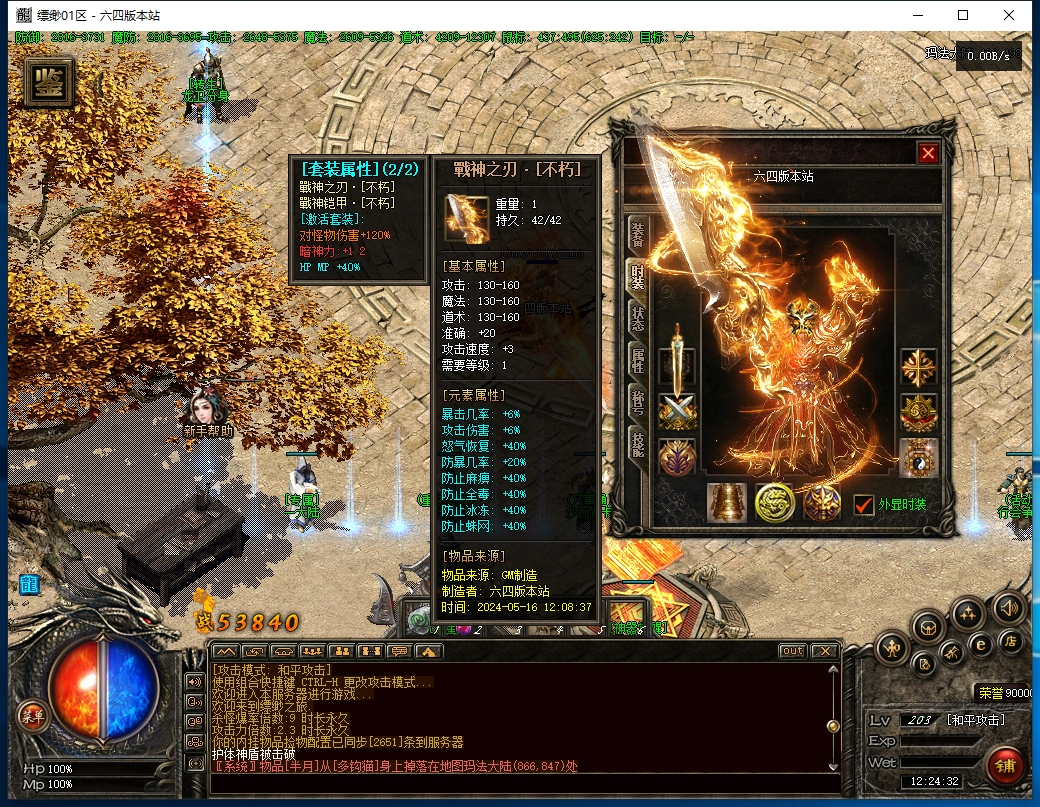Select the 称号 title tab

tap(636, 403)
